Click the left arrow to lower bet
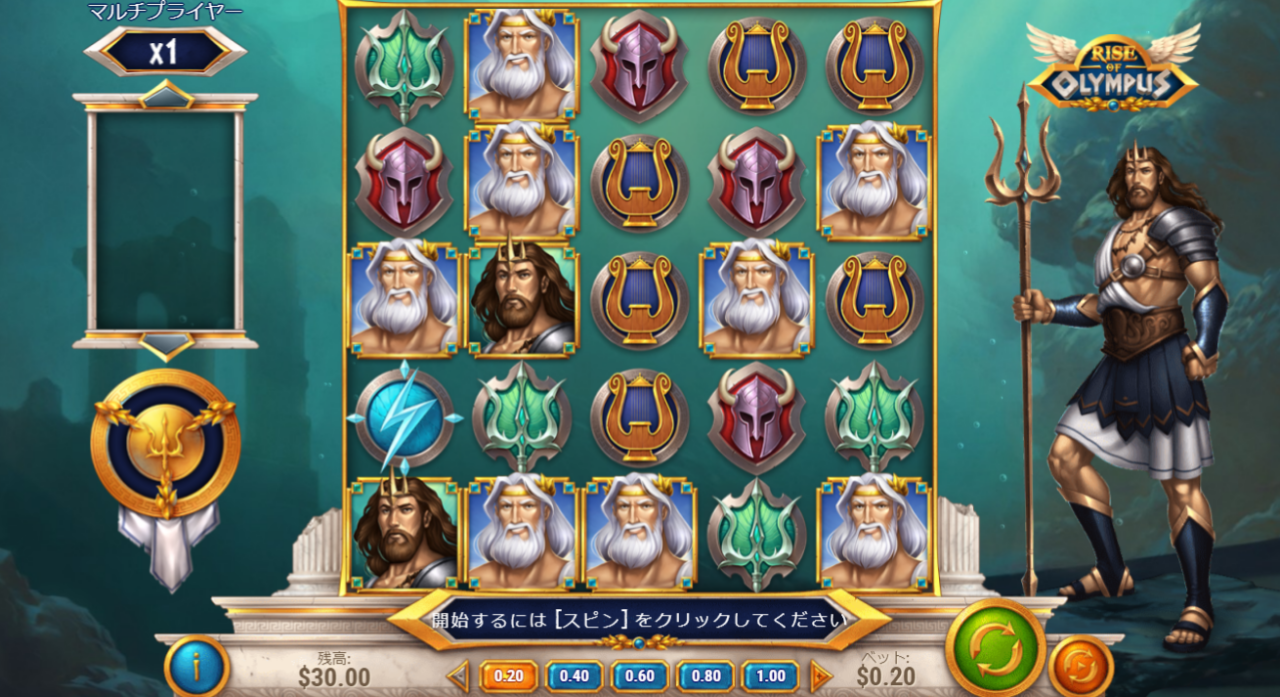Screen dimensions: 1280x697 (x=459, y=676)
